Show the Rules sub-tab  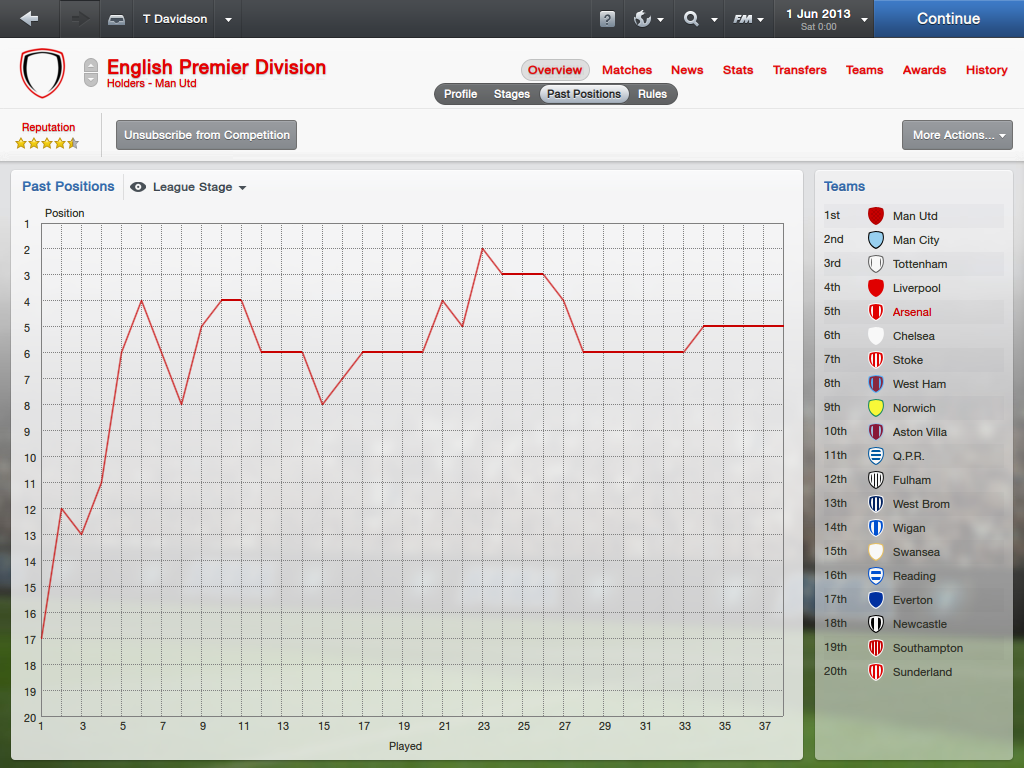[x=652, y=94]
